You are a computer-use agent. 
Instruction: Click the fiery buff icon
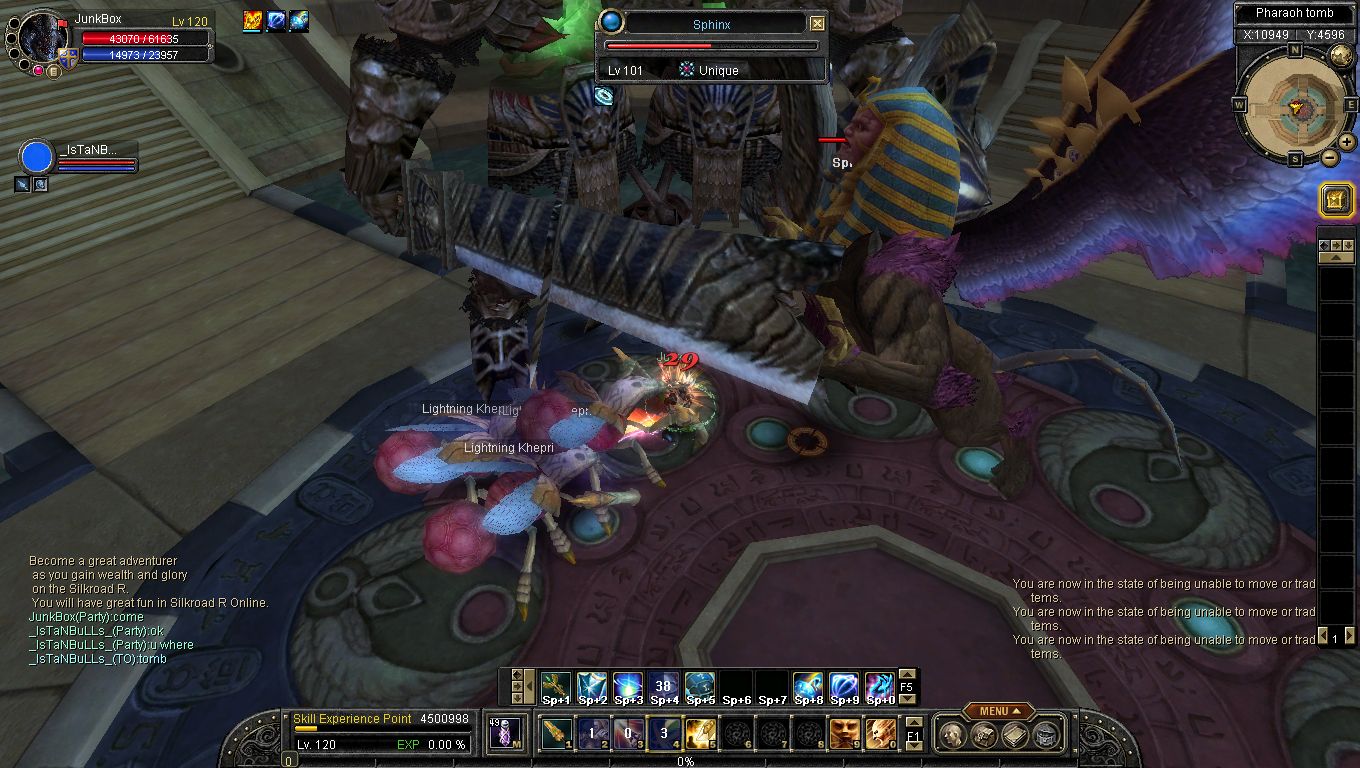point(252,21)
